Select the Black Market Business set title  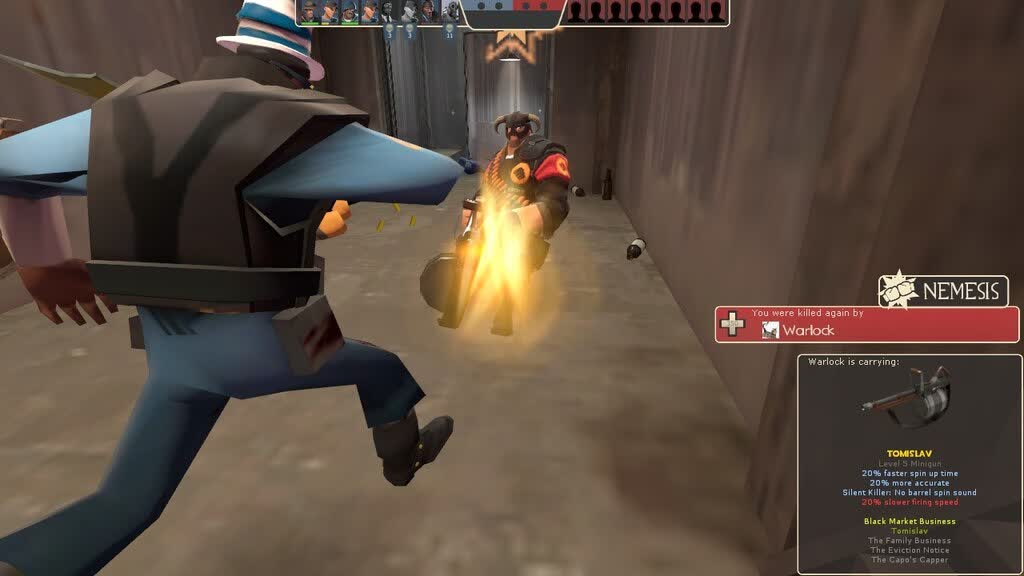coord(909,521)
